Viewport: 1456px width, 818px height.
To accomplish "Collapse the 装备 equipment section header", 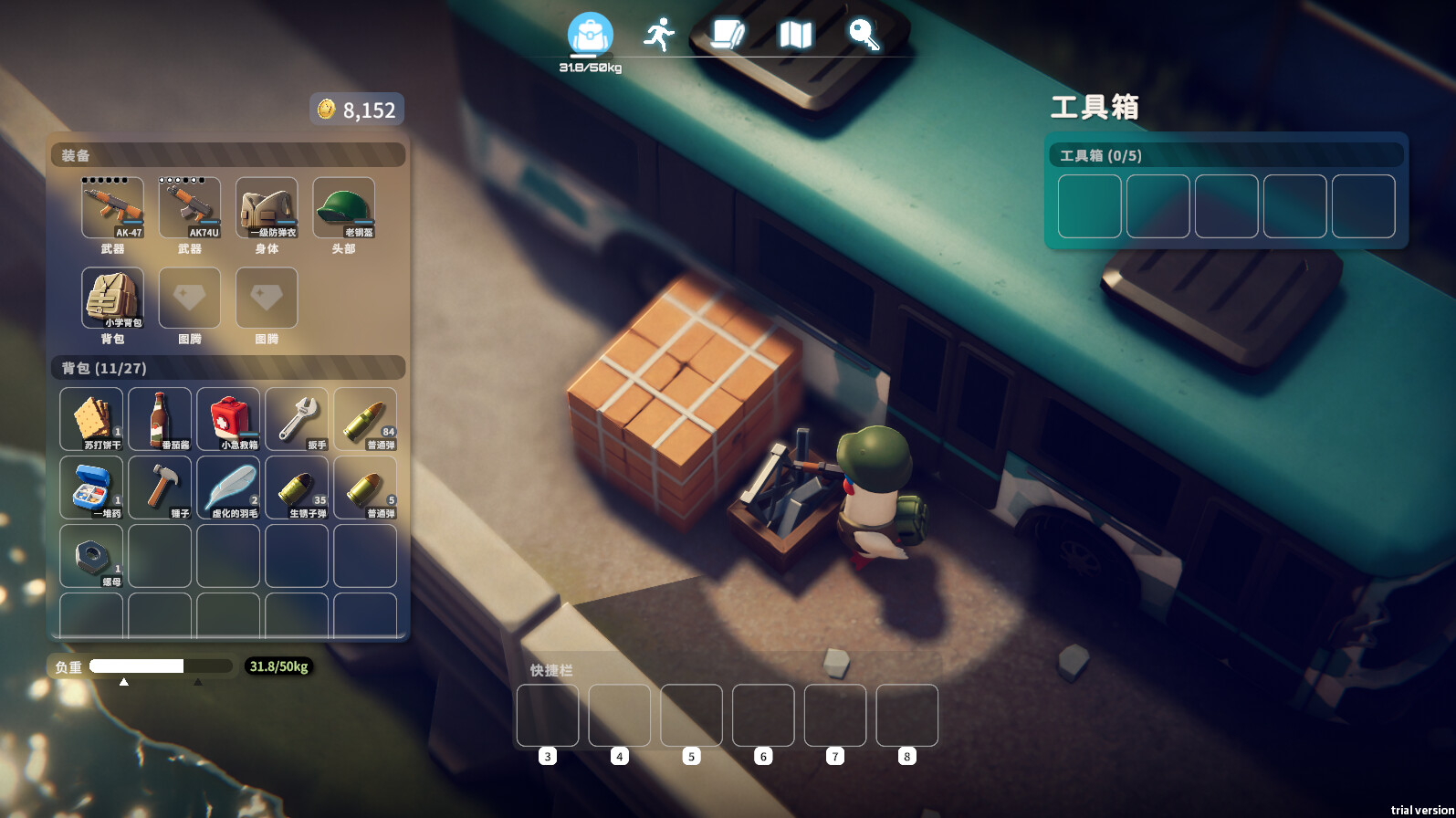I will (x=228, y=155).
